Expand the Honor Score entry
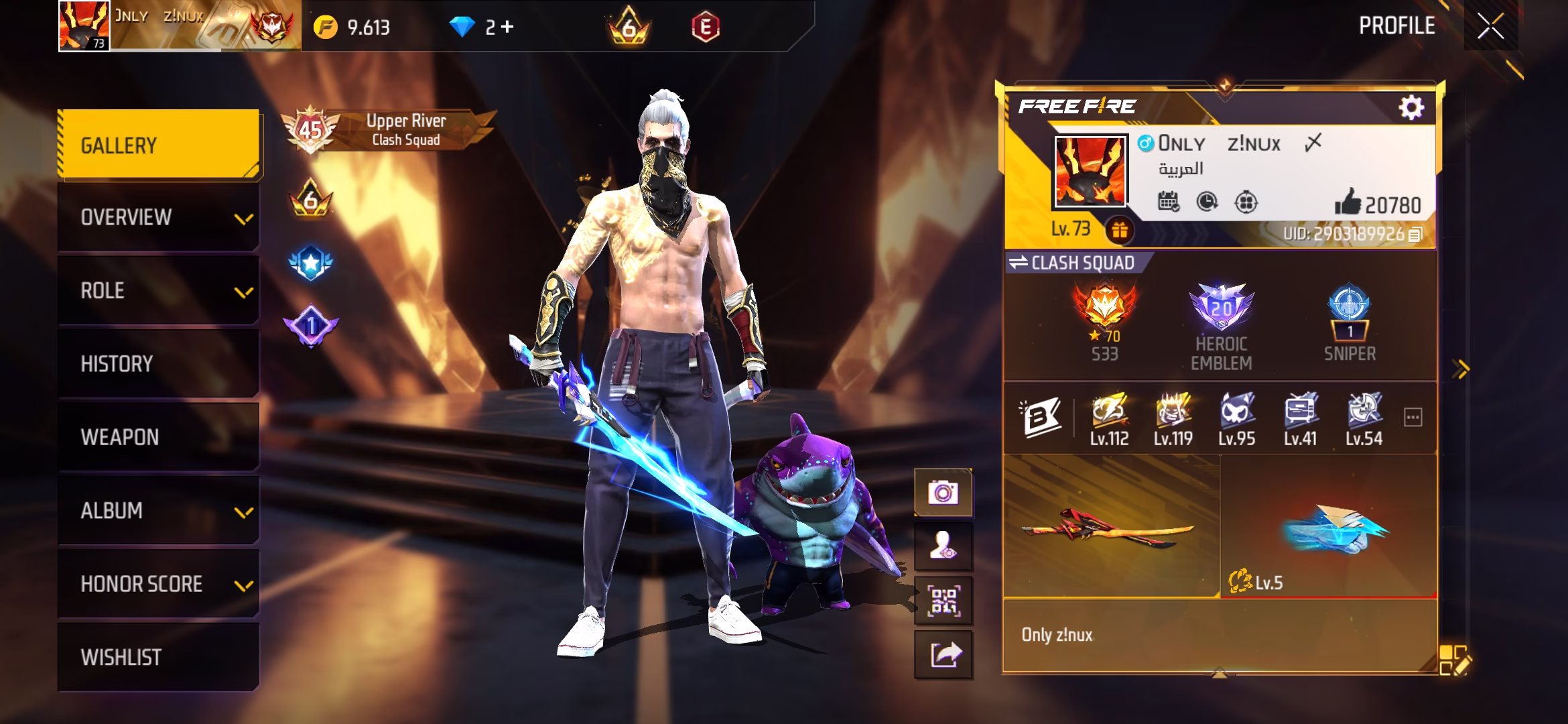Image resolution: width=1568 pixels, height=724 pixels. click(159, 584)
